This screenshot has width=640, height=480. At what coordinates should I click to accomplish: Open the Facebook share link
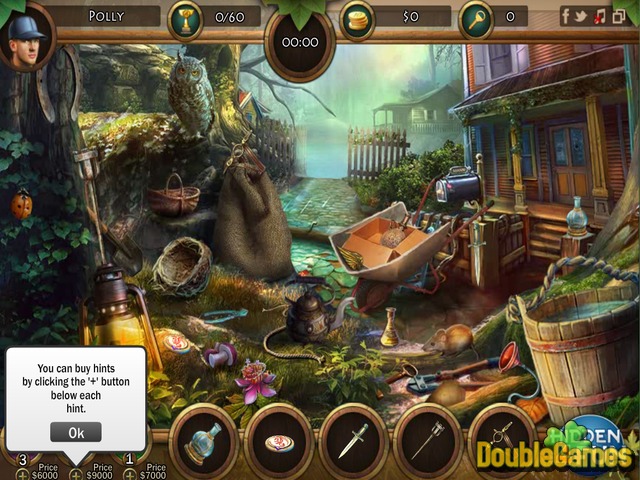(x=566, y=16)
